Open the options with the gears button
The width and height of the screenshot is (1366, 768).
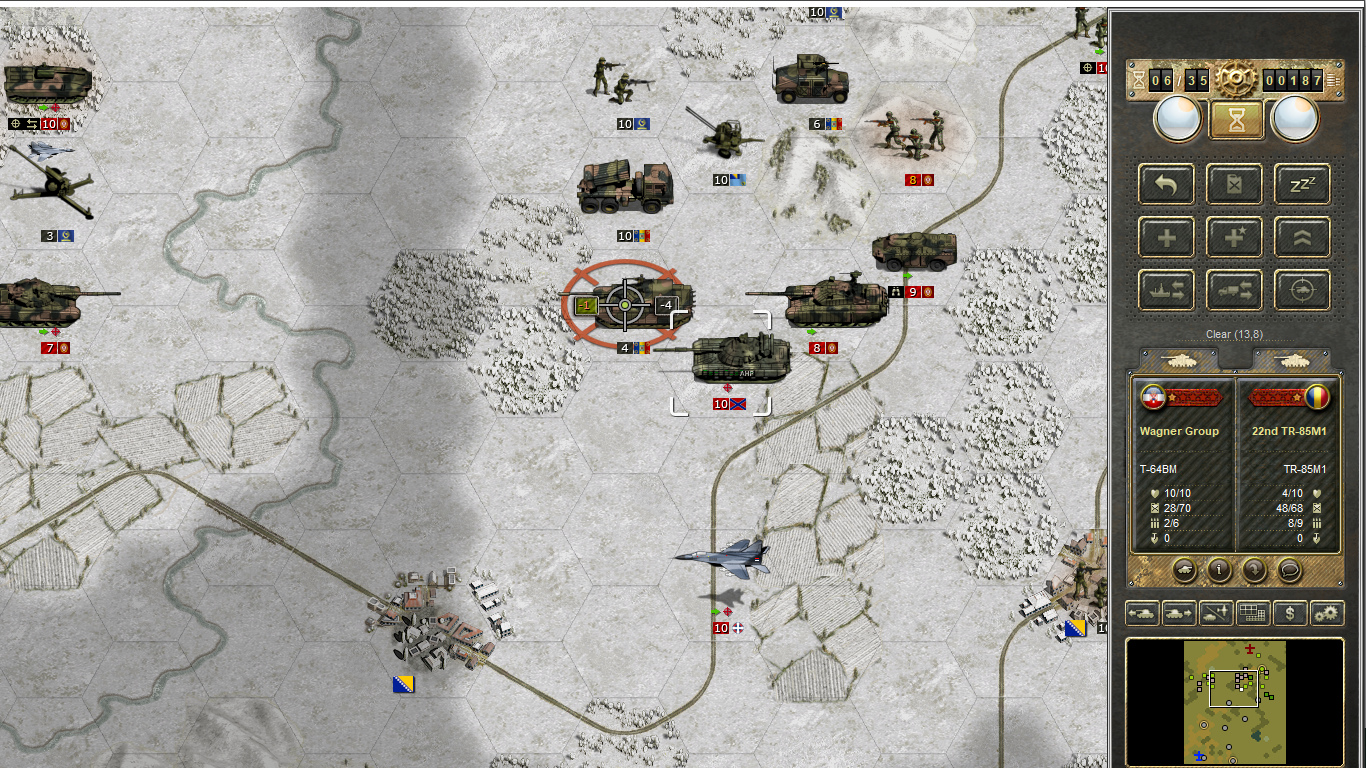[1327, 613]
